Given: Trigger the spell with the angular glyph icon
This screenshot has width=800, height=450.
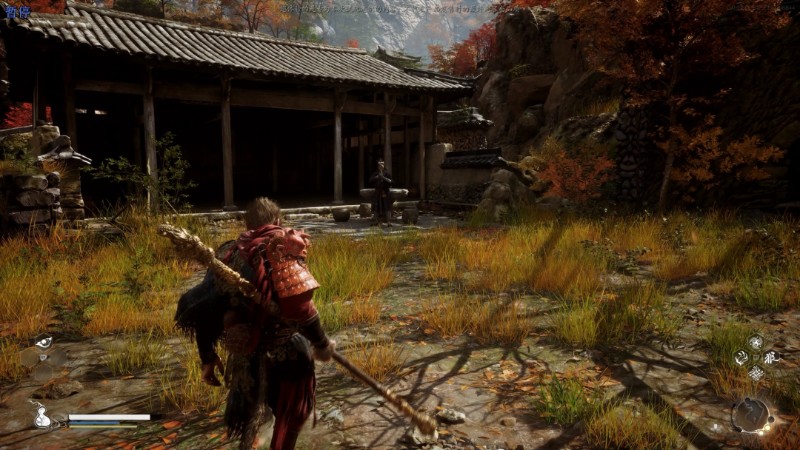Looking at the screenshot, I should point(771,357).
